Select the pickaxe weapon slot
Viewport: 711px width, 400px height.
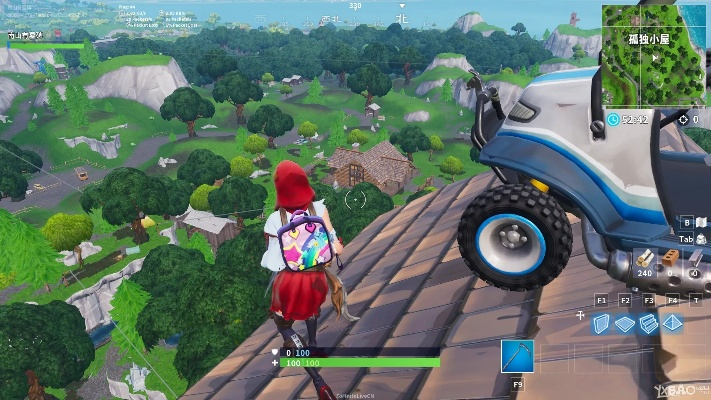(x=517, y=357)
